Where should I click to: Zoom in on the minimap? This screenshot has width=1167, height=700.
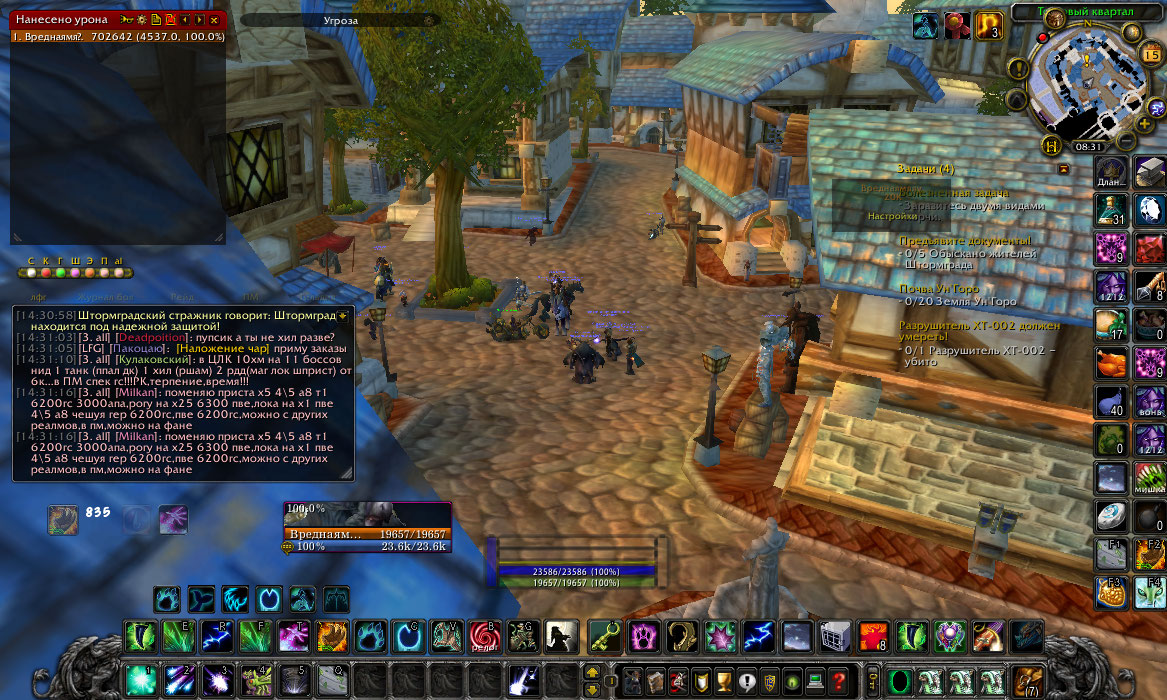1144,123
